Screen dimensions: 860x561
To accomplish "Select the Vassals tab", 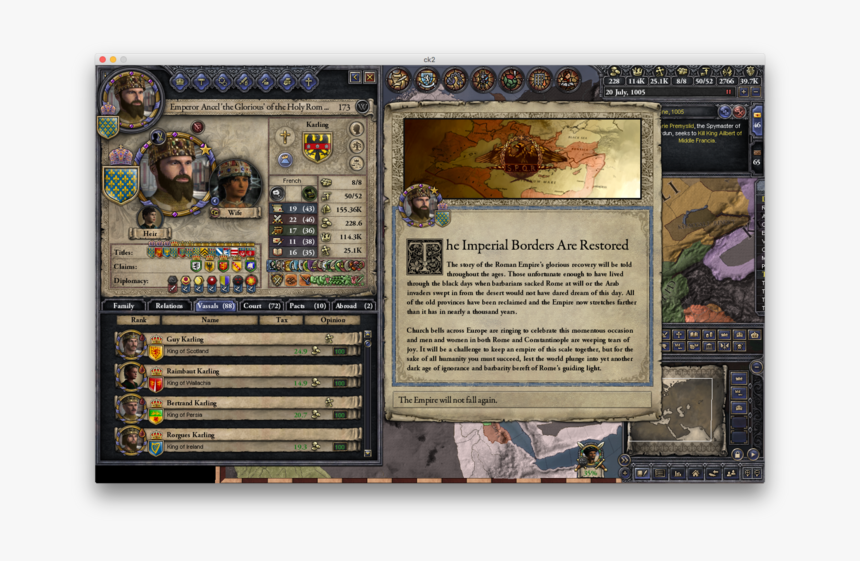I will [215, 305].
